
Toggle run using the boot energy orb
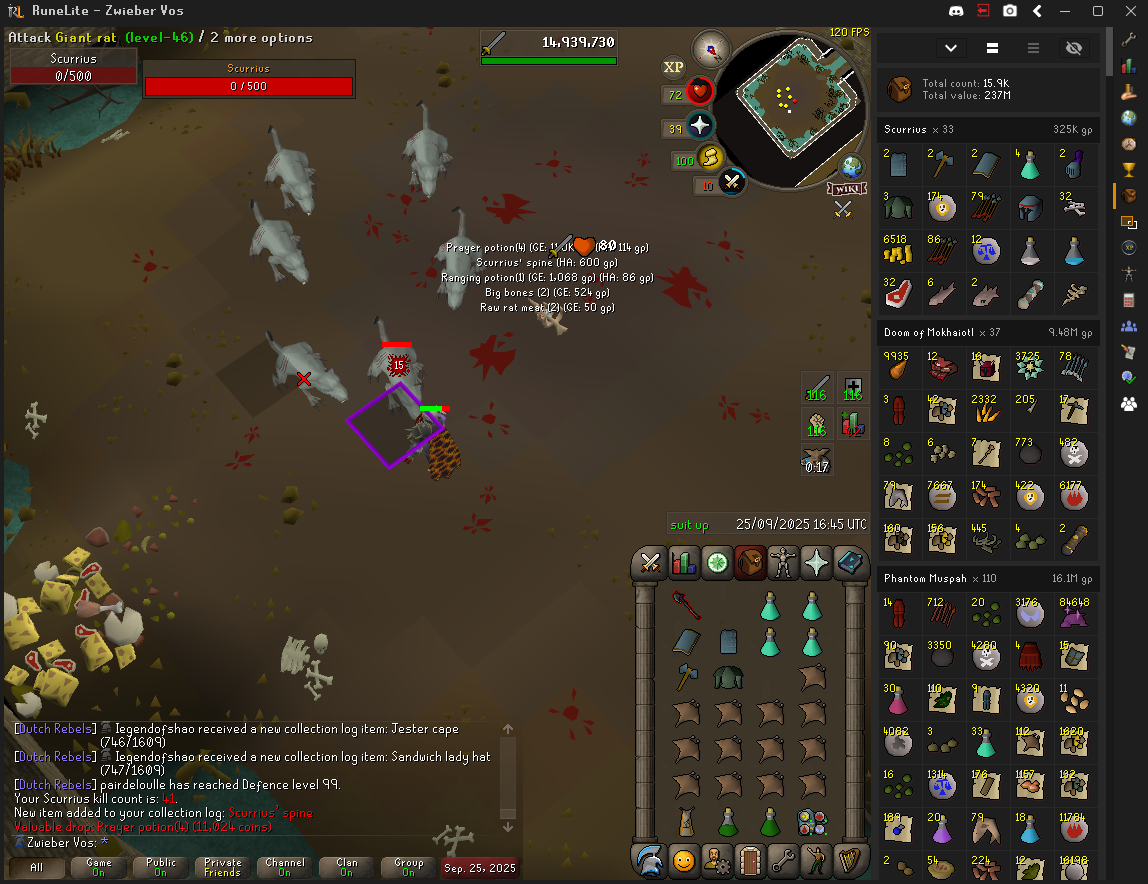(x=711, y=158)
